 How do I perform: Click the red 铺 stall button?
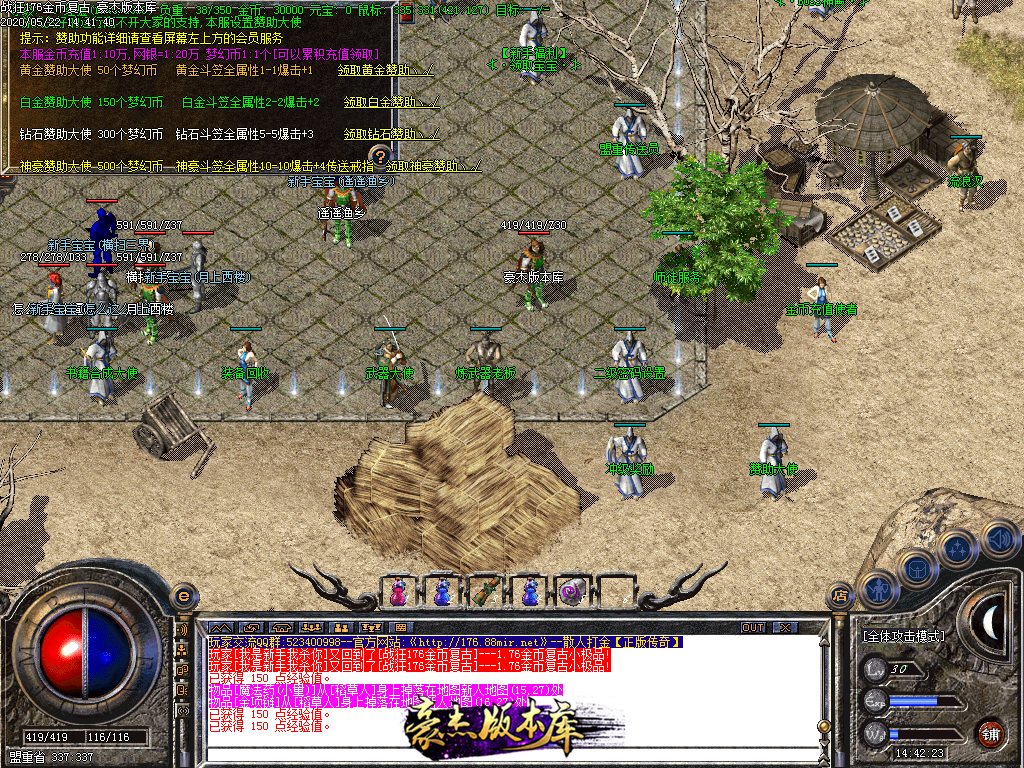click(990, 733)
